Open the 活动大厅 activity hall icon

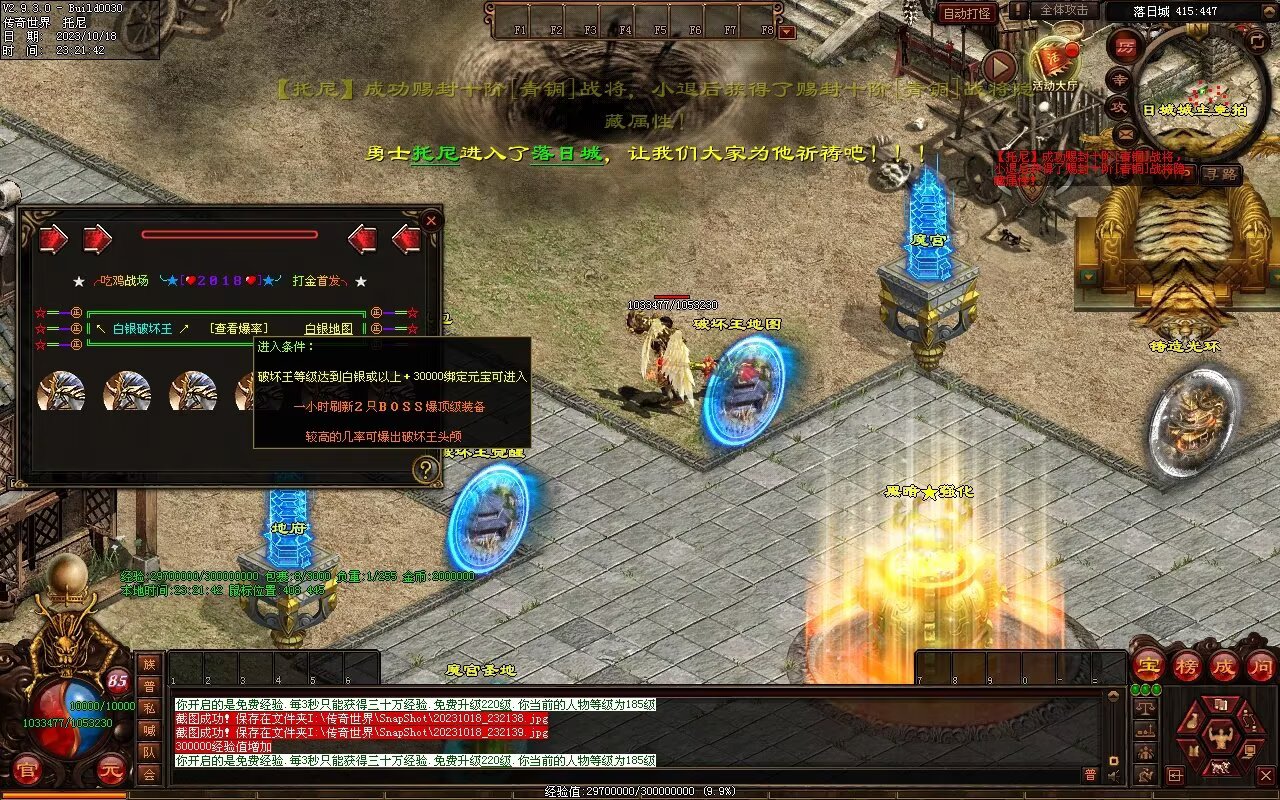tap(1053, 60)
